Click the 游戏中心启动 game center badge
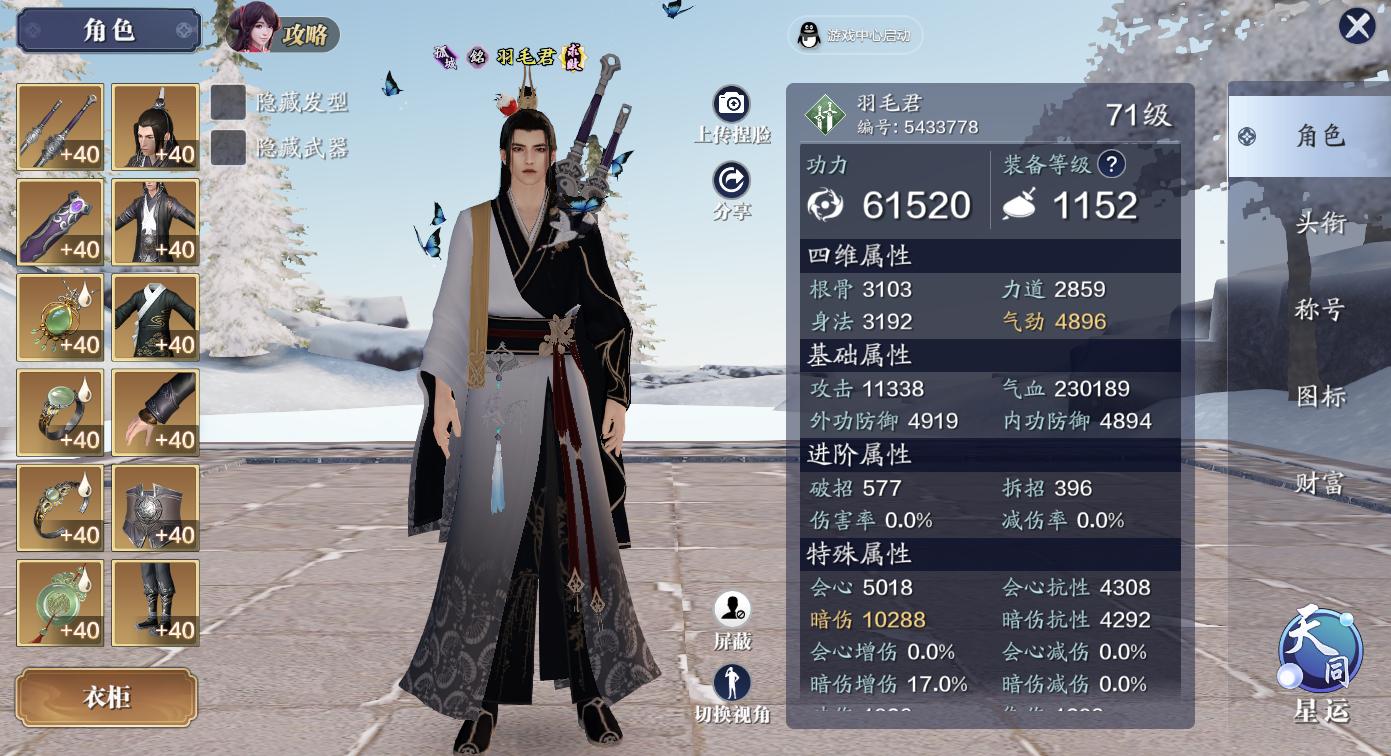Image resolution: width=1391 pixels, height=756 pixels. point(855,36)
